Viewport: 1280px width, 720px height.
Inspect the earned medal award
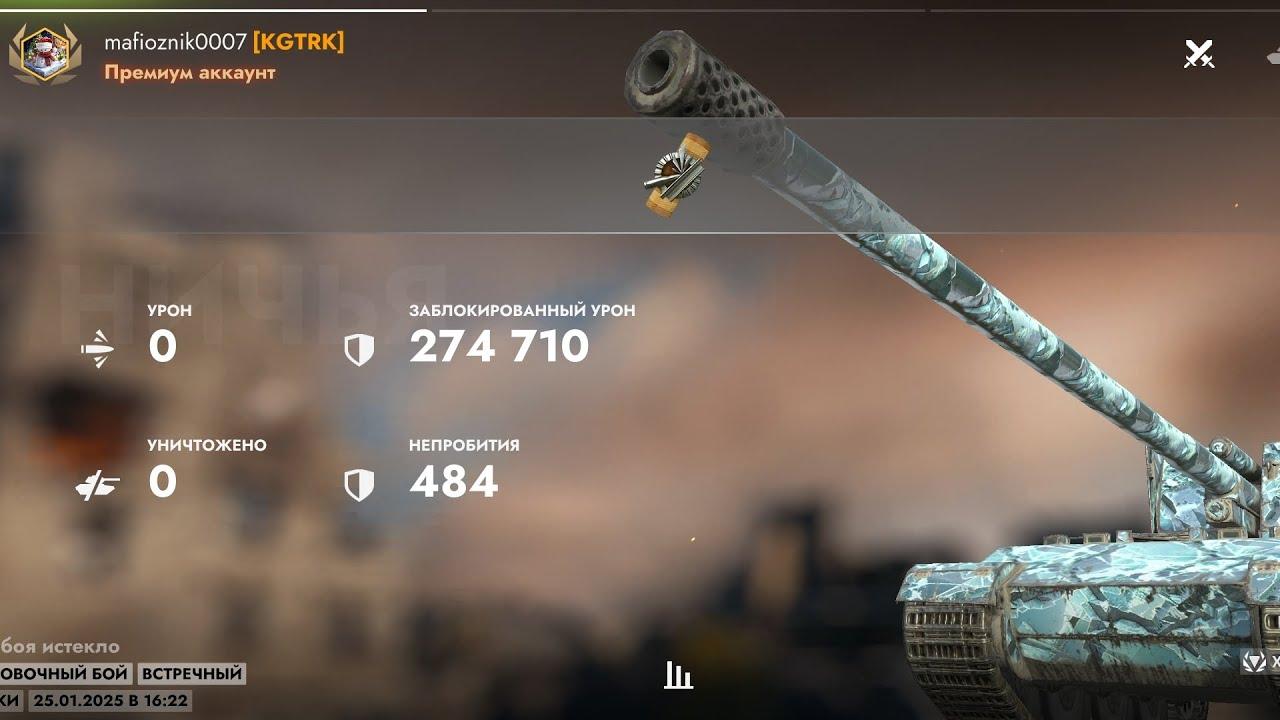(x=677, y=175)
